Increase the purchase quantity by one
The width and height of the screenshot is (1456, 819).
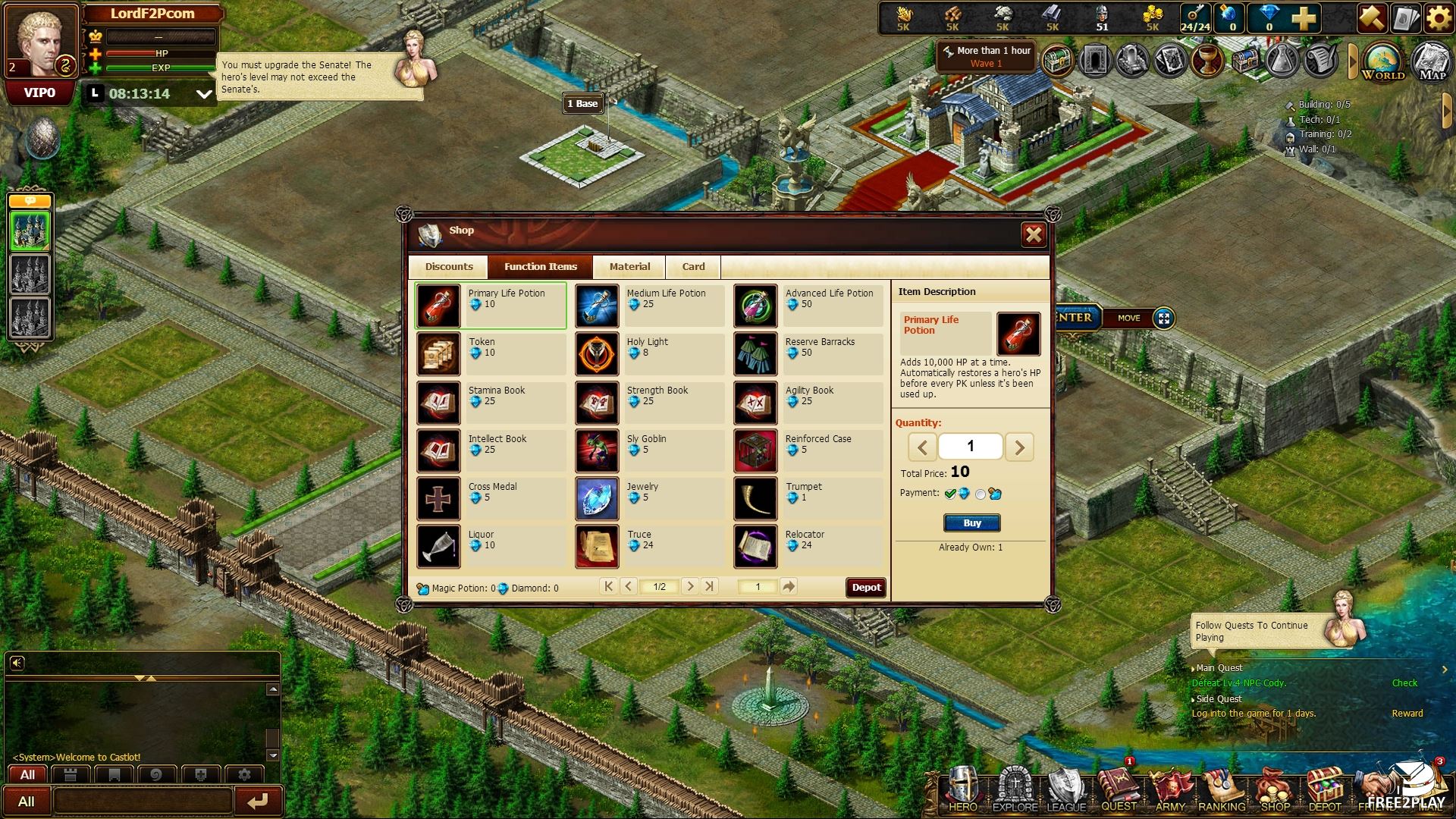click(1019, 447)
